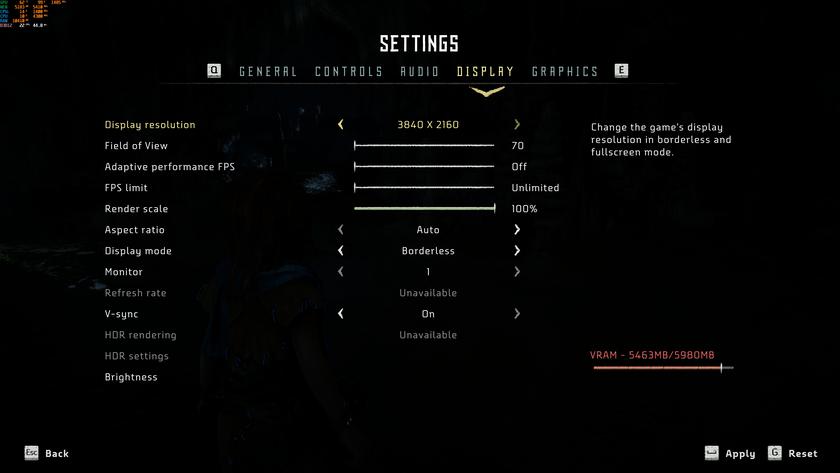Screen dimensions: 840x473
Task: Toggle V-sync with its left arrow
Action: point(341,314)
